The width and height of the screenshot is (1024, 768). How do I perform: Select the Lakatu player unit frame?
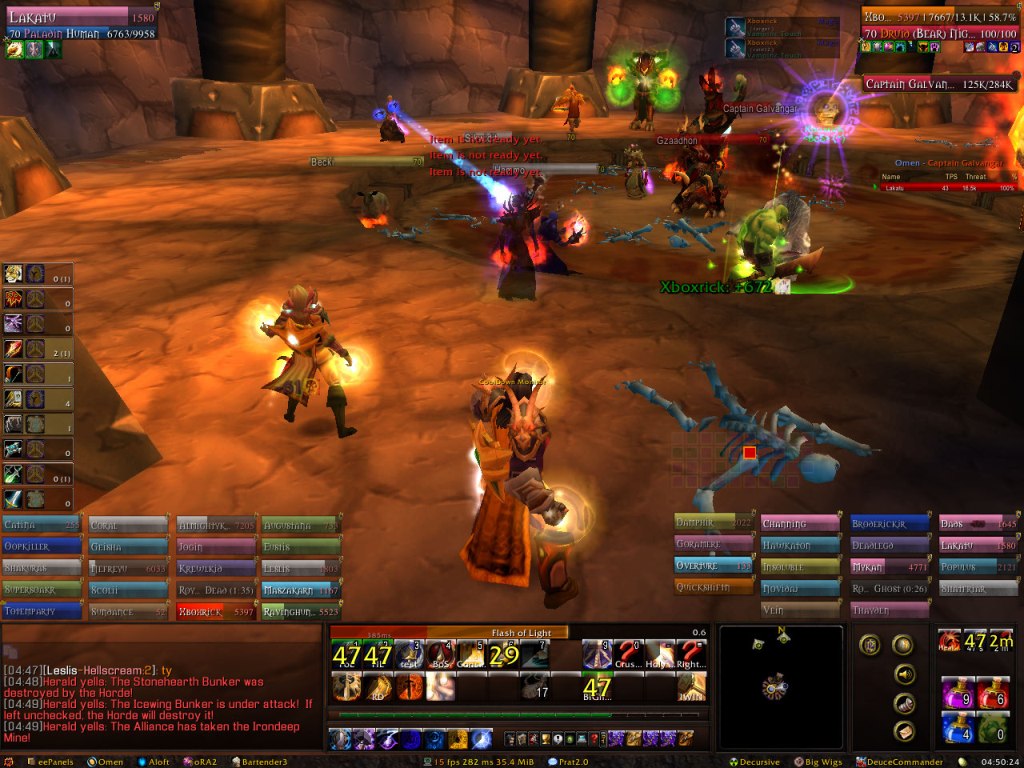coord(80,25)
